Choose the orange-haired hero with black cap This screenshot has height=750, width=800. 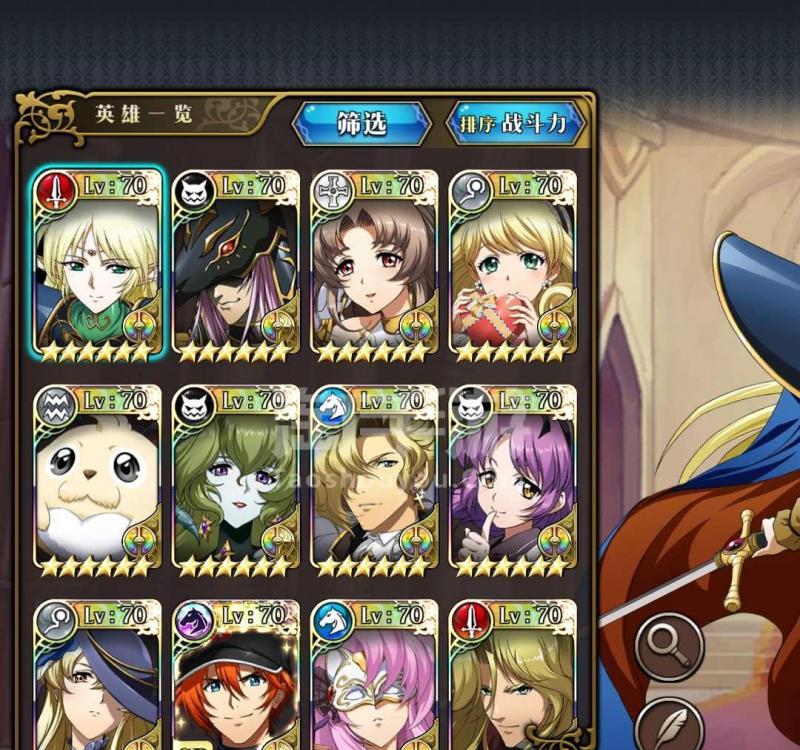tap(236, 680)
